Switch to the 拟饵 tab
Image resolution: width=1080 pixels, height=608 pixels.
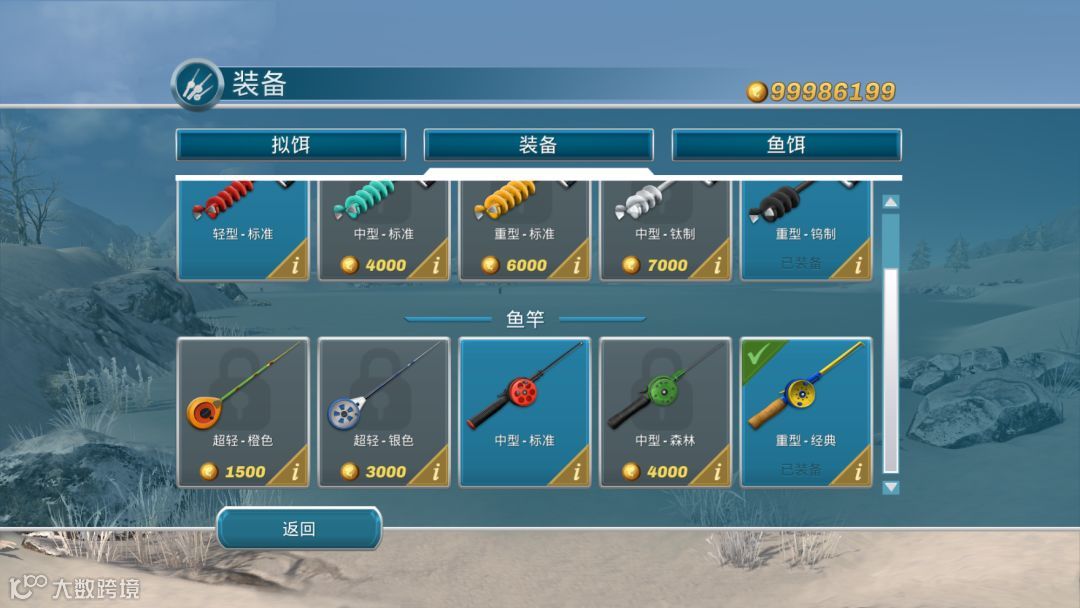[291, 145]
